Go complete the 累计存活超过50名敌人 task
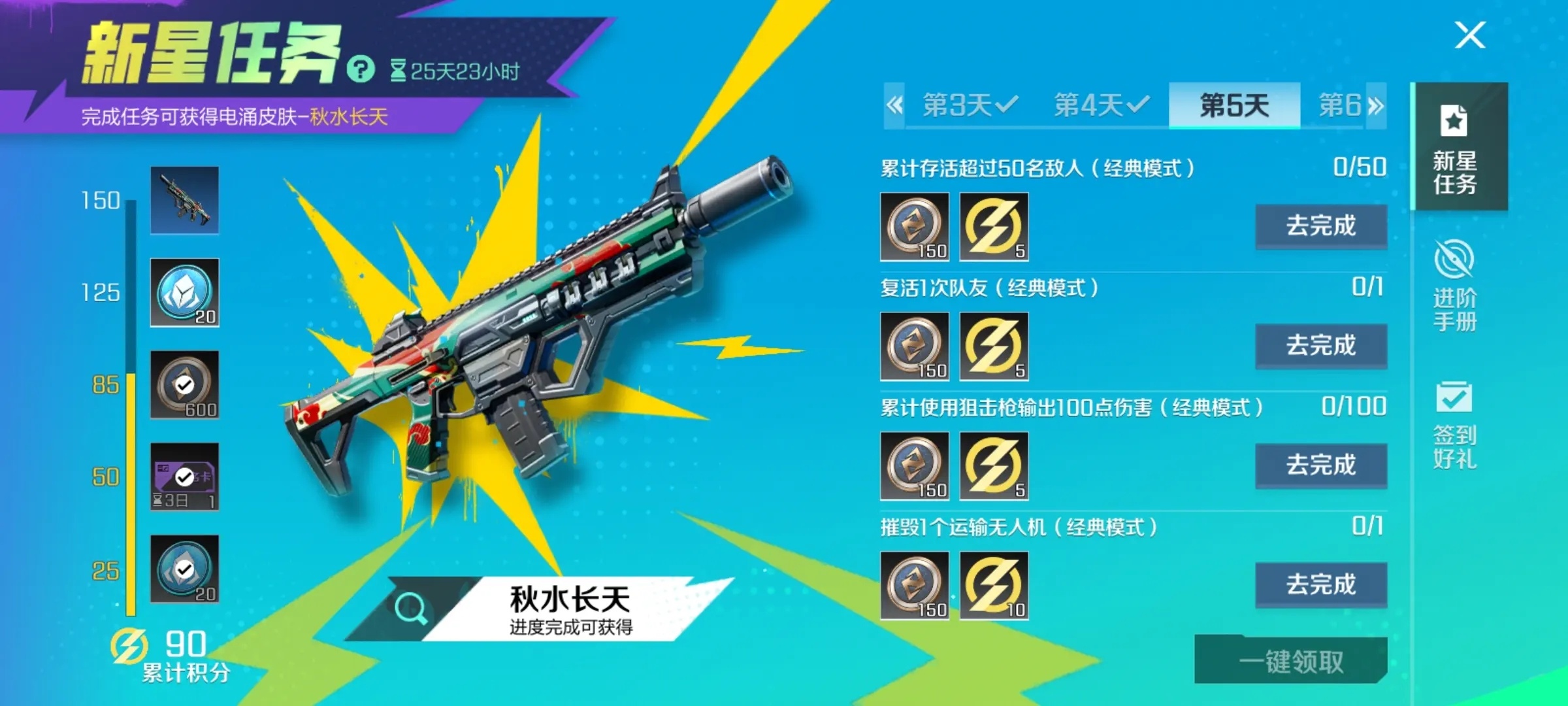1568x706 pixels. tap(1321, 226)
